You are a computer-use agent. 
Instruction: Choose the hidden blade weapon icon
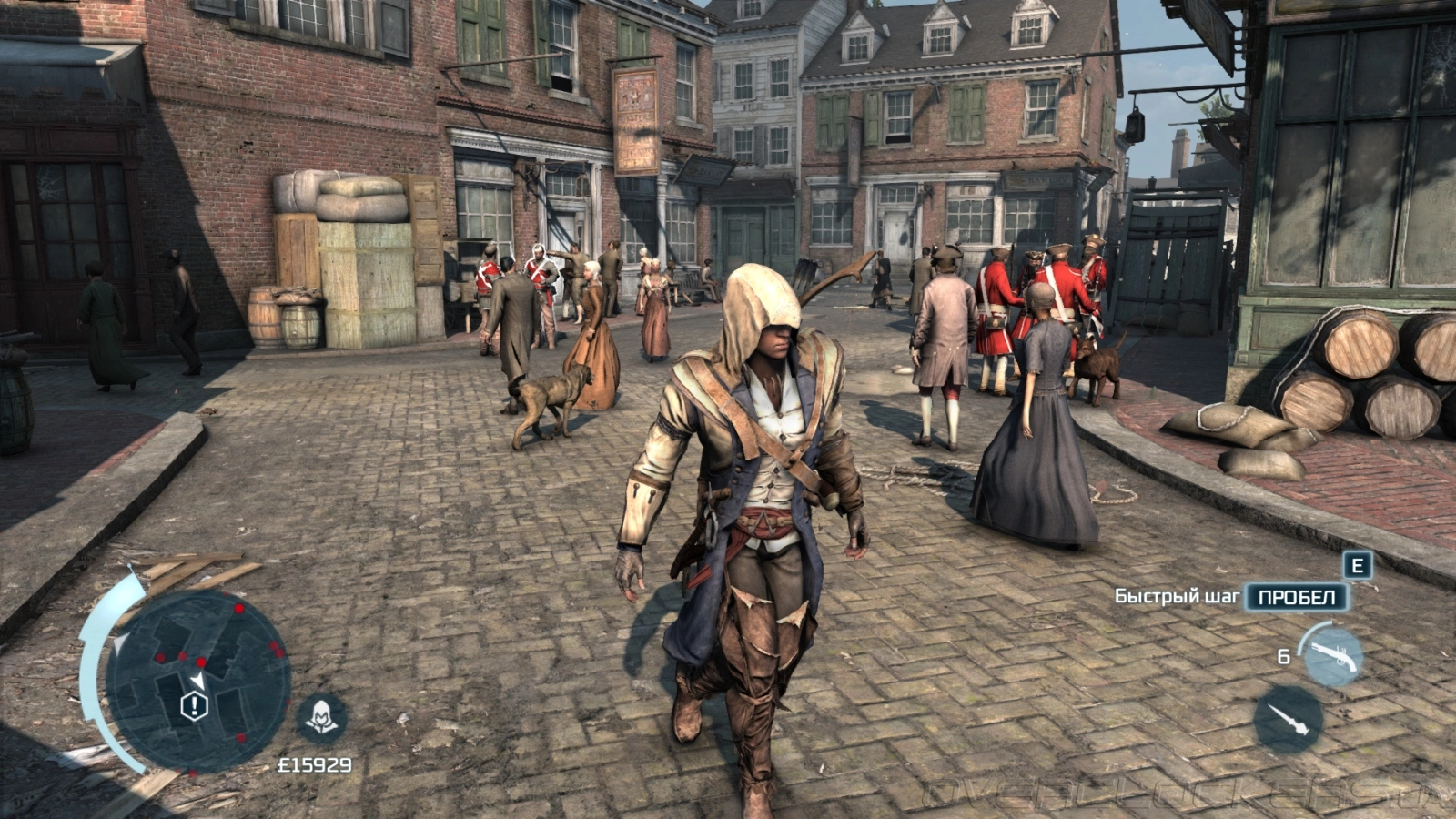(x=1288, y=719)
